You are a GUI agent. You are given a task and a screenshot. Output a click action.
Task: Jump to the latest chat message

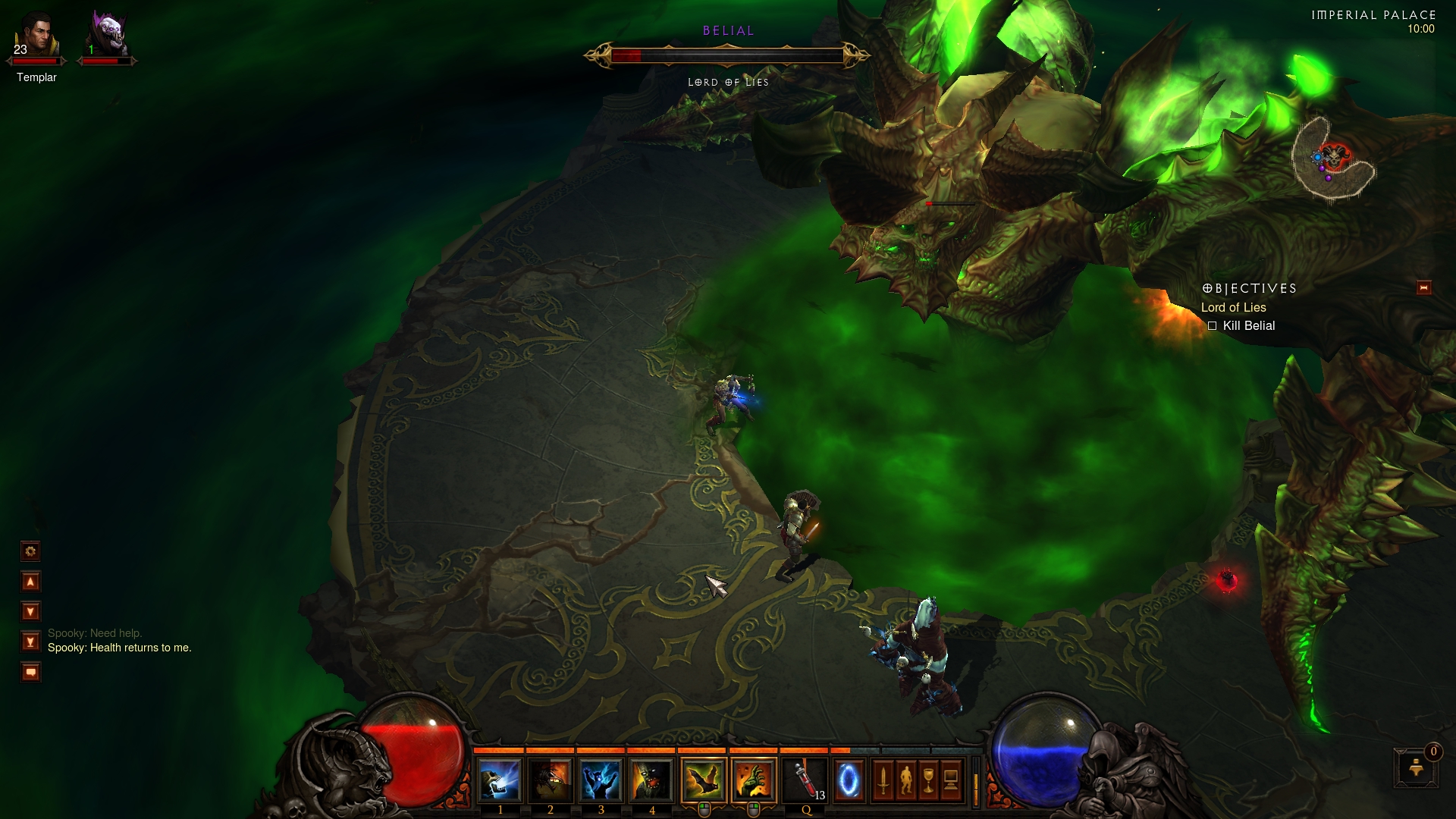click(30, 642)
